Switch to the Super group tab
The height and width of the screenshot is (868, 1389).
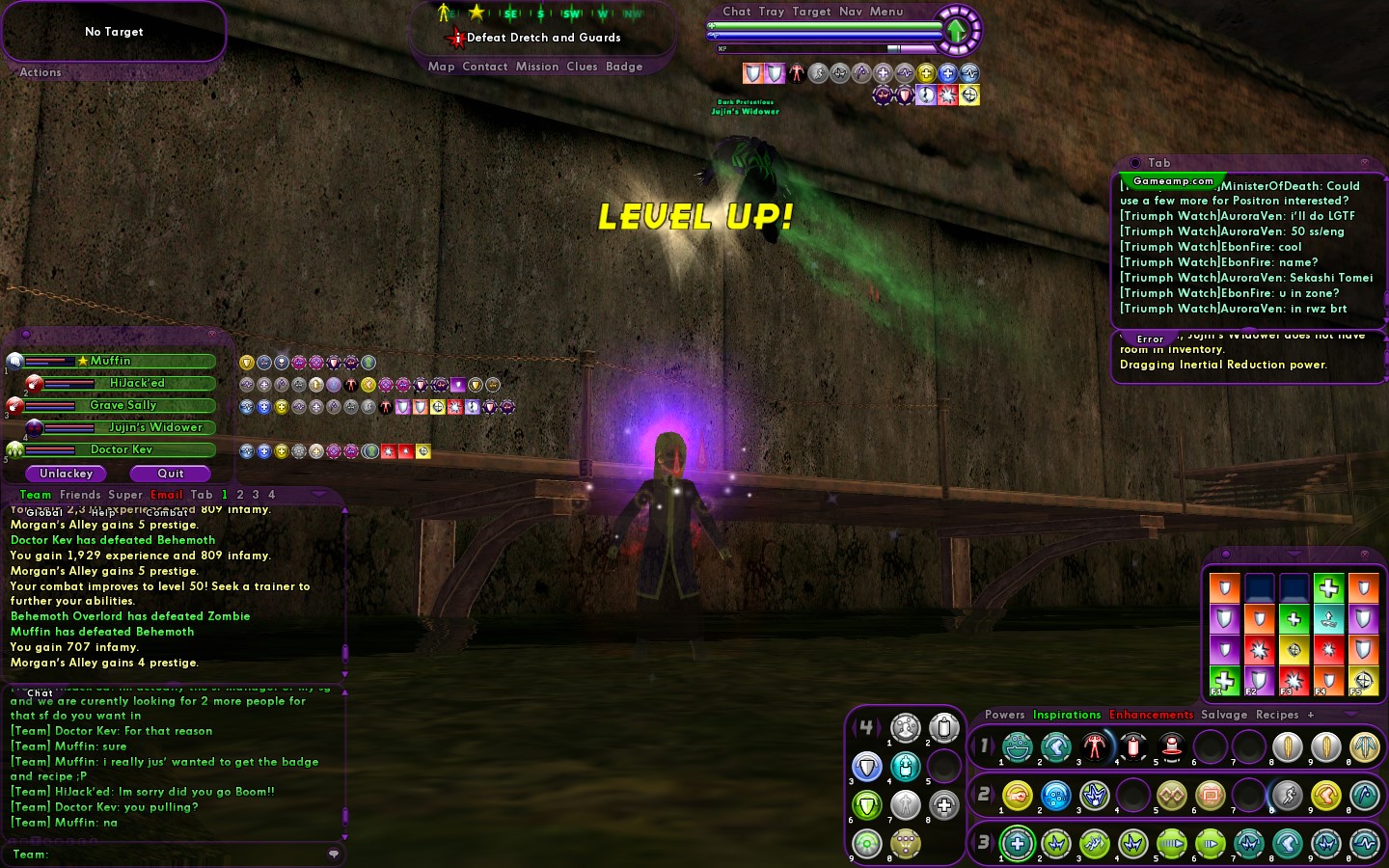pos(125,495)
